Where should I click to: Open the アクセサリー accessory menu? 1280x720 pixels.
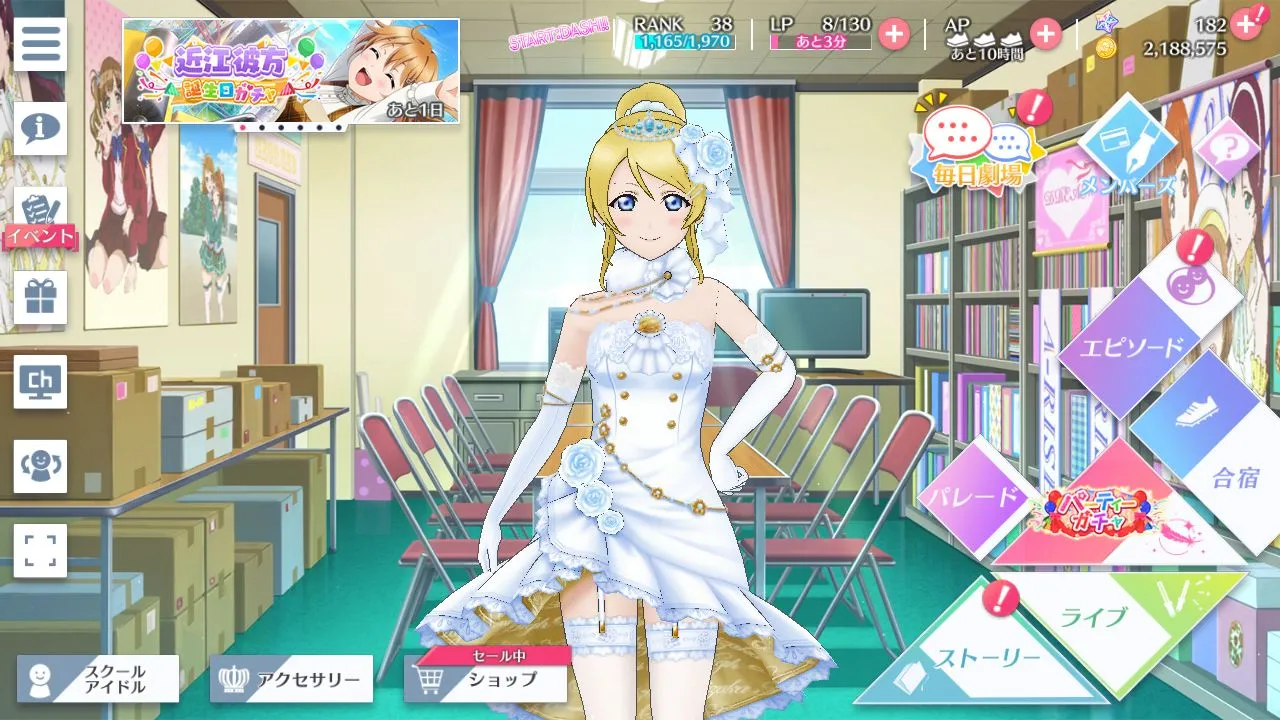[x=291, y=680]
